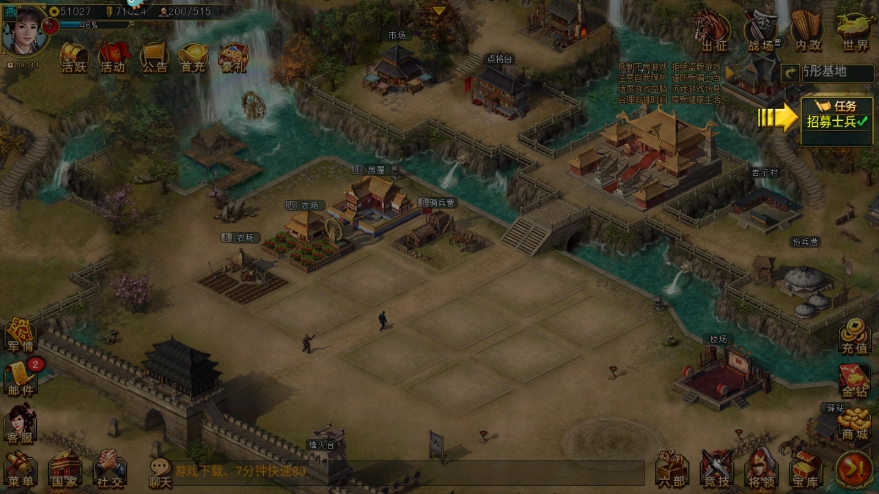Image resolution: width=879 pixels, height=494 pixels.
Task: Open the 将领 generals panel
Action: click(x=761, y=468)
